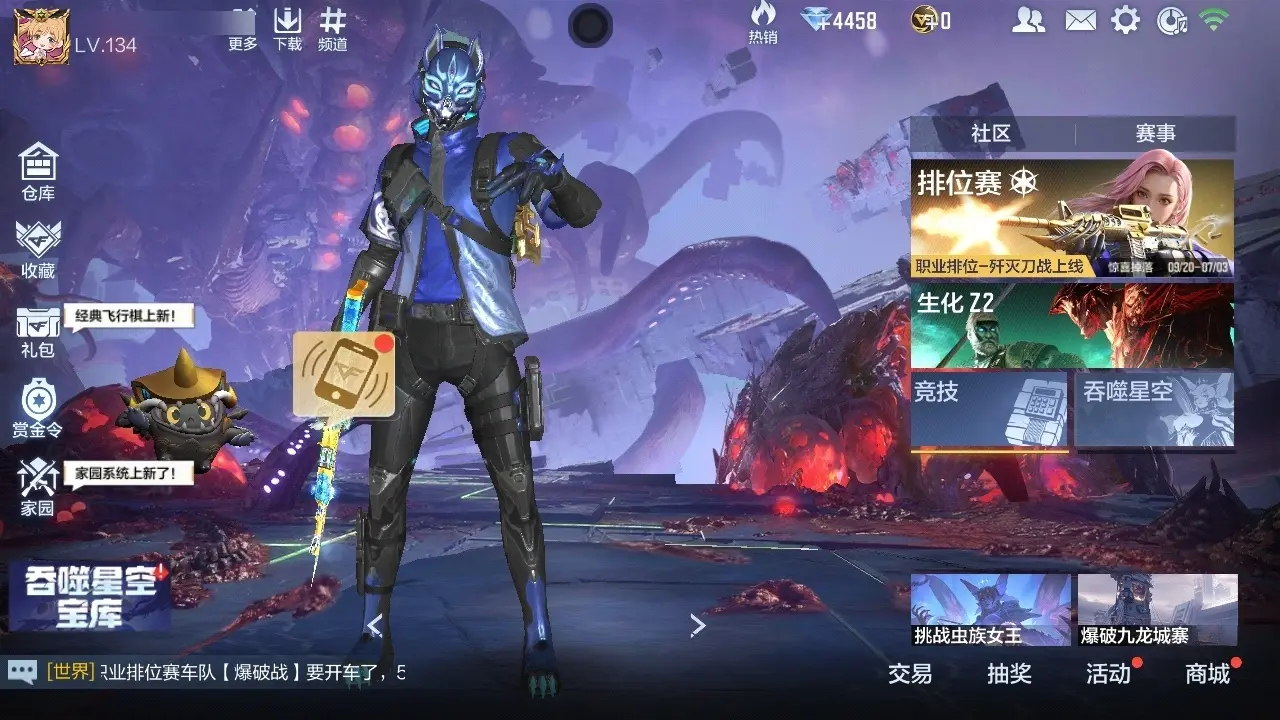The image size is (1280, 720).
Task: Open the 挑战虫族女王 challenge thumbnail
Action: [990, 610]
